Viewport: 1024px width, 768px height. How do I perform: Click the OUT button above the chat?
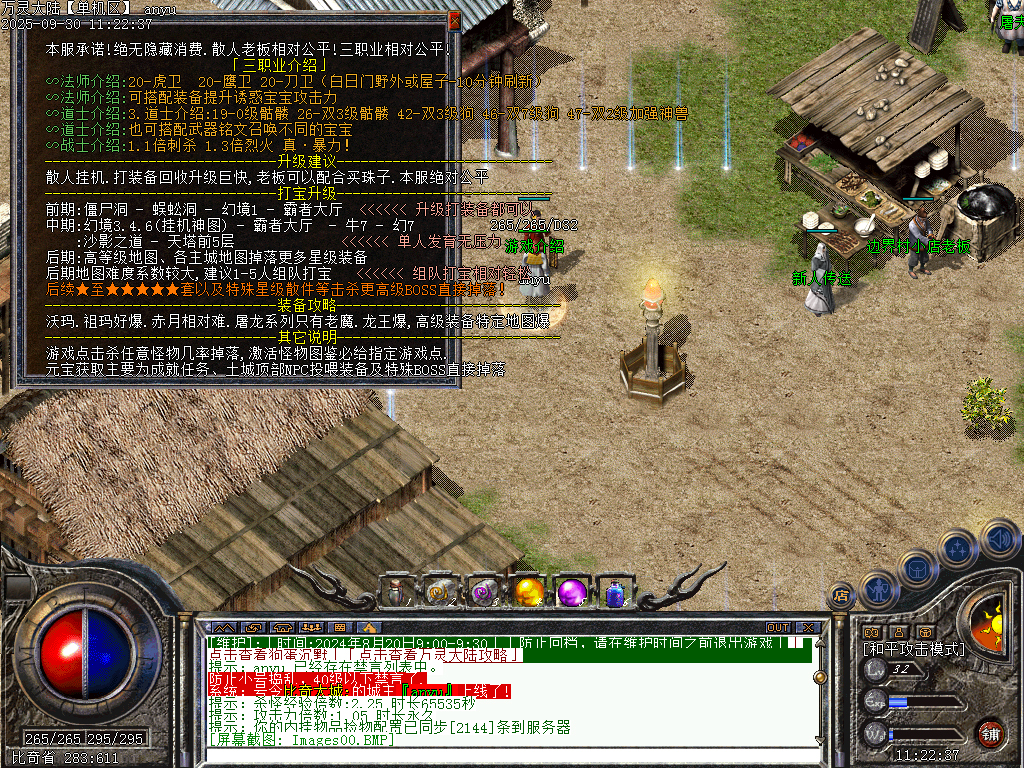(x=778, y=628)
